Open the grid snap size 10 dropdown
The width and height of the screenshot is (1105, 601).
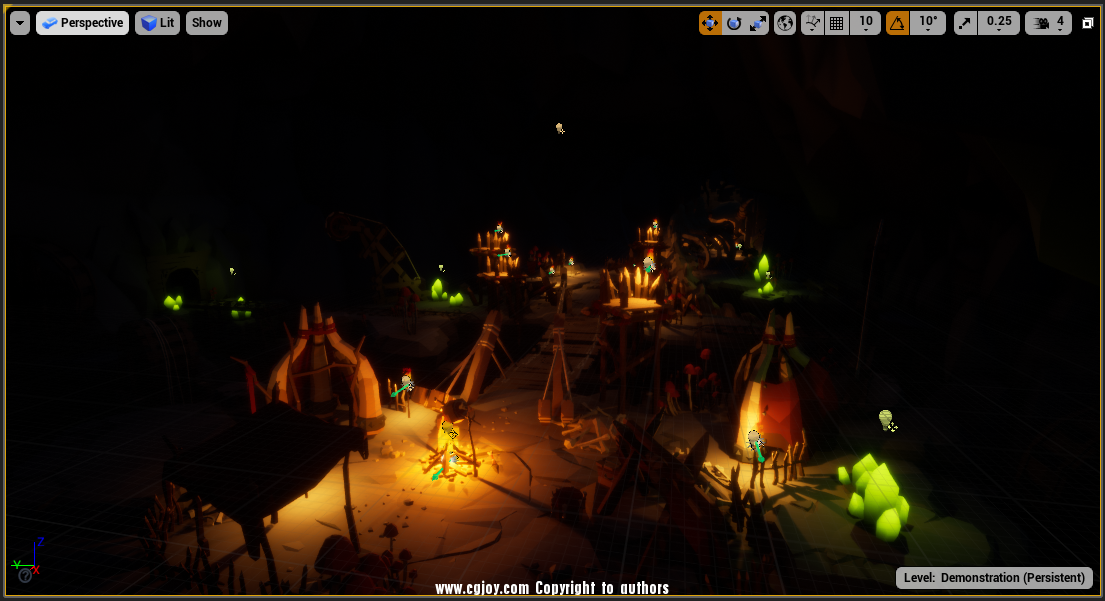[865, 23]
